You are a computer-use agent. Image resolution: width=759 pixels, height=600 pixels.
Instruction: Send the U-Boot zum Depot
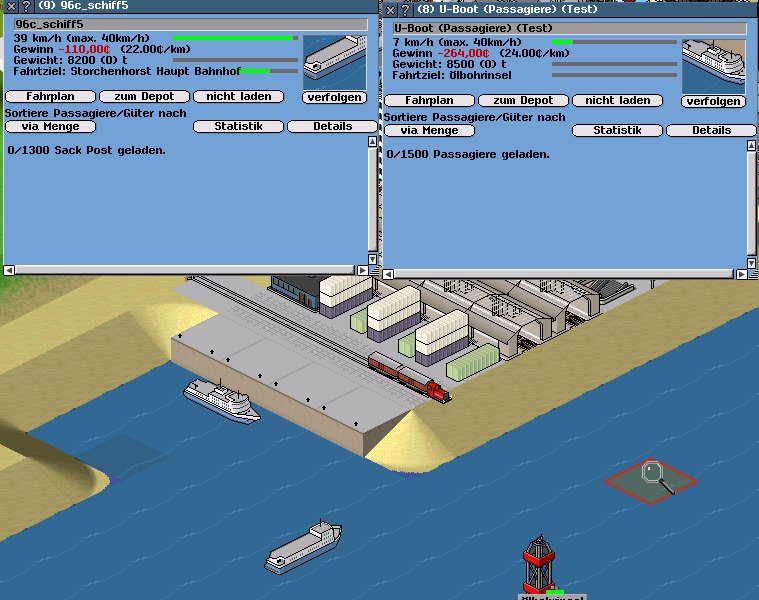523,101
